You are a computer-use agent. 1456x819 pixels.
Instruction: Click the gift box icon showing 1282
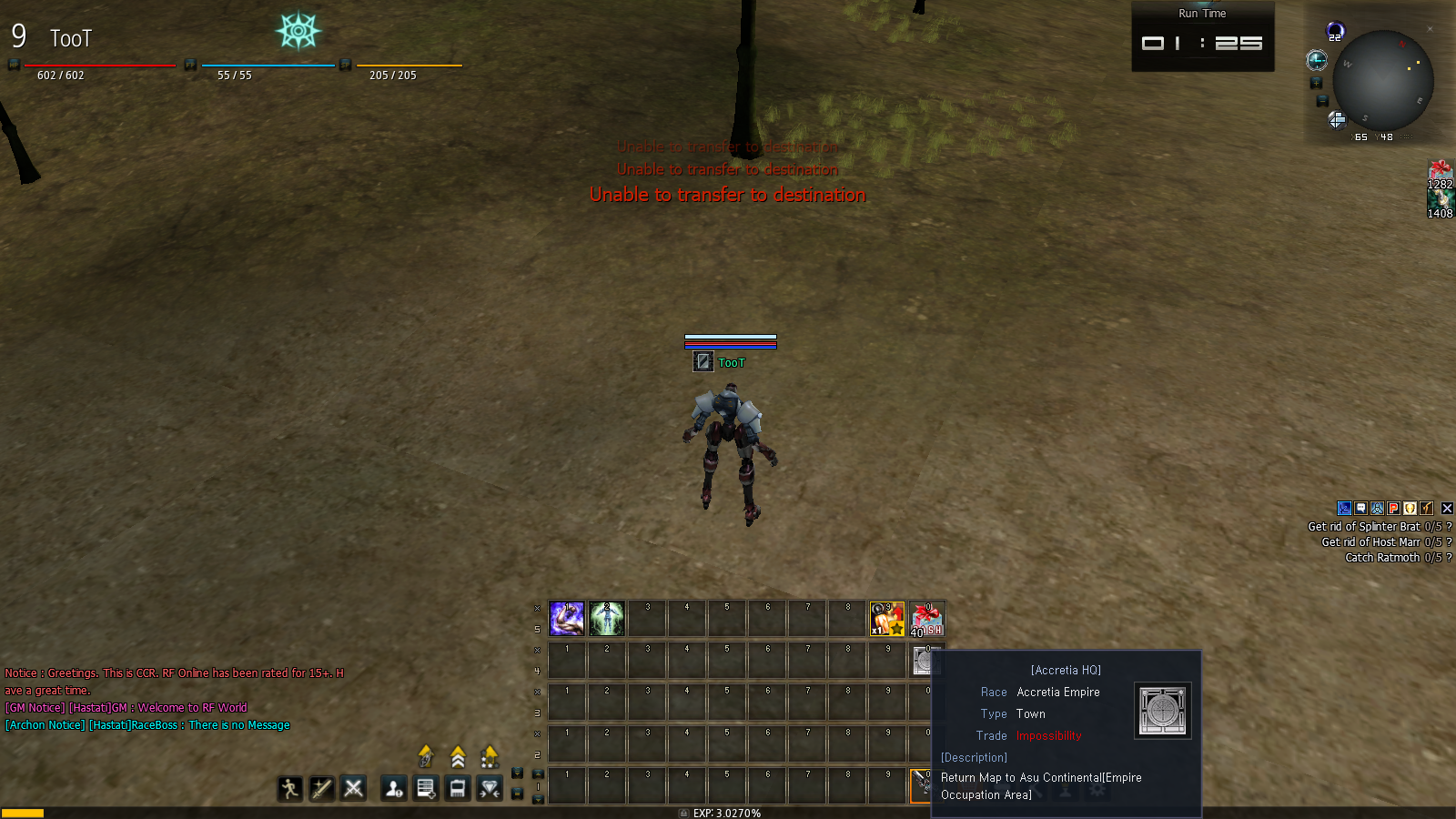point(1440,173)
